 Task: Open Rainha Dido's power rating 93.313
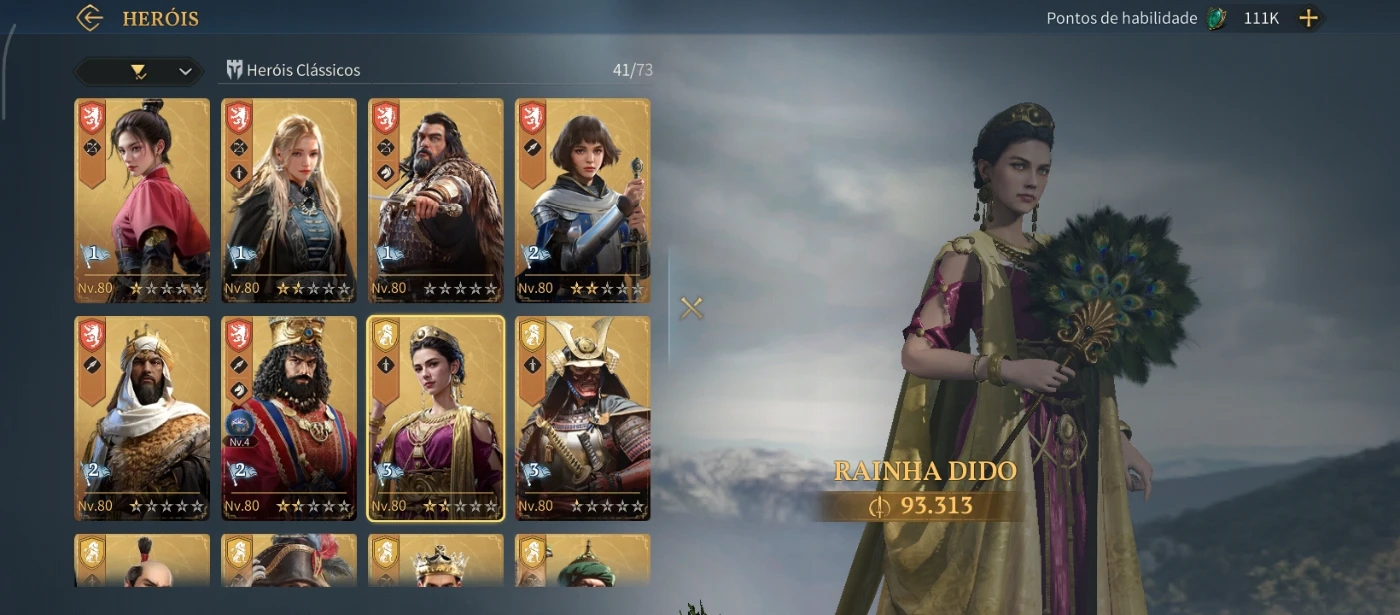(x=924, y=506)
